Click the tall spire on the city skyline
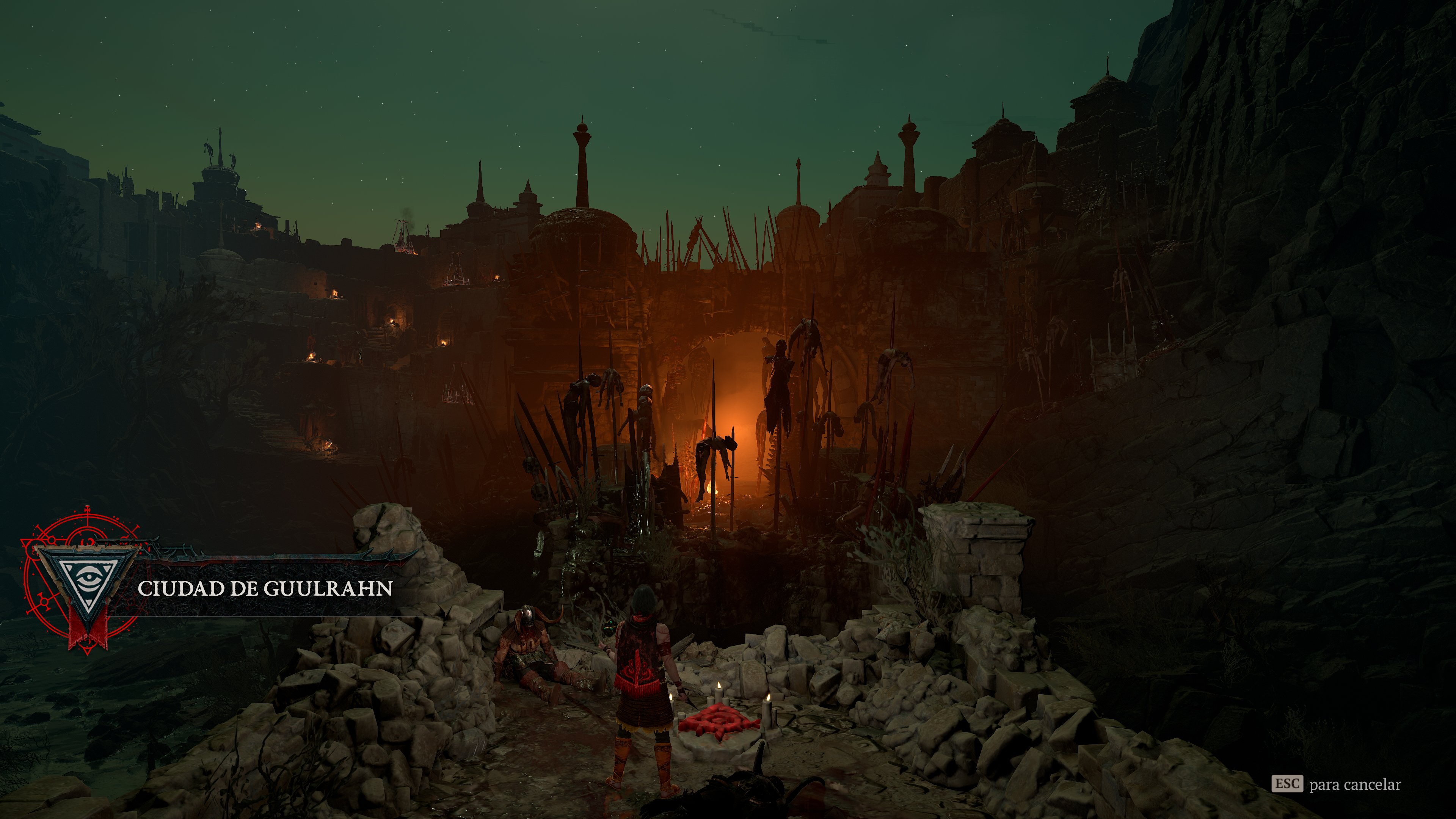The image size is (1456, 819). pos(582,152)
